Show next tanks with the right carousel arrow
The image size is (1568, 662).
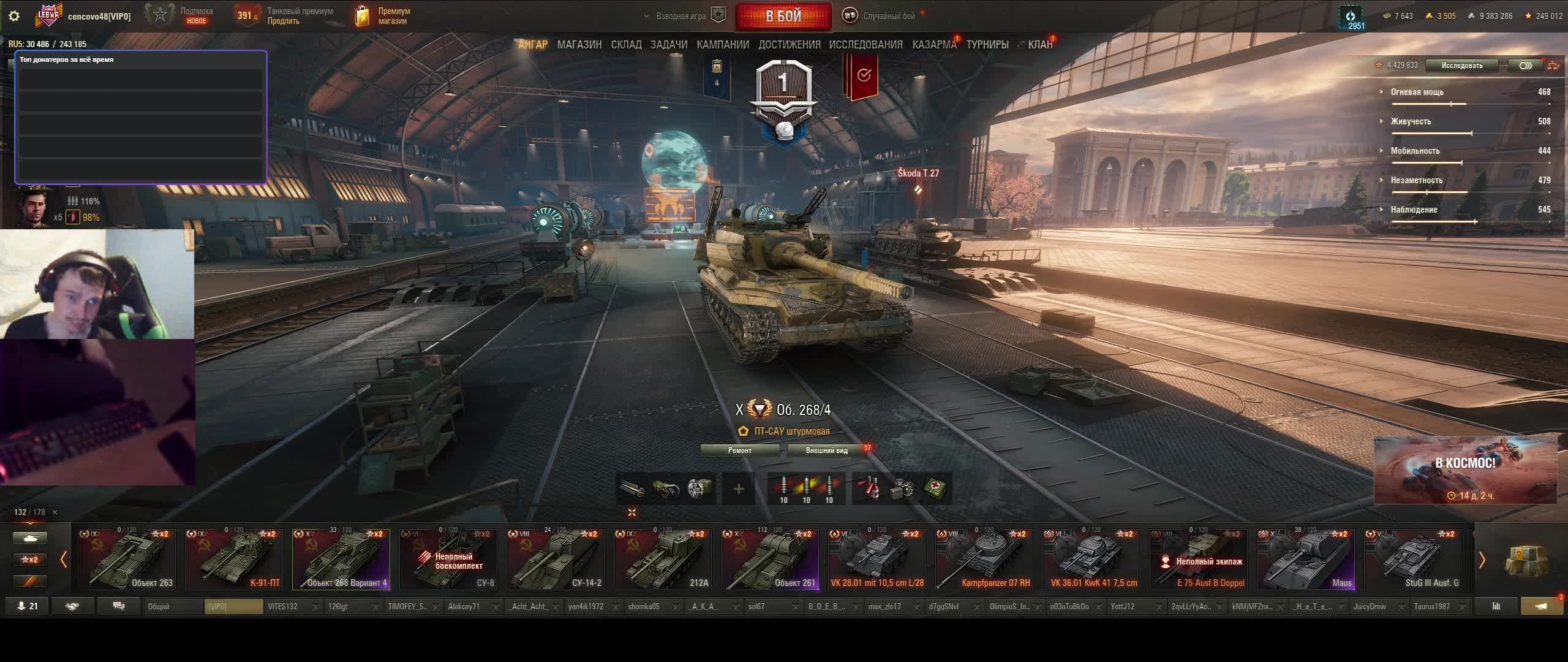[1482, 560]
